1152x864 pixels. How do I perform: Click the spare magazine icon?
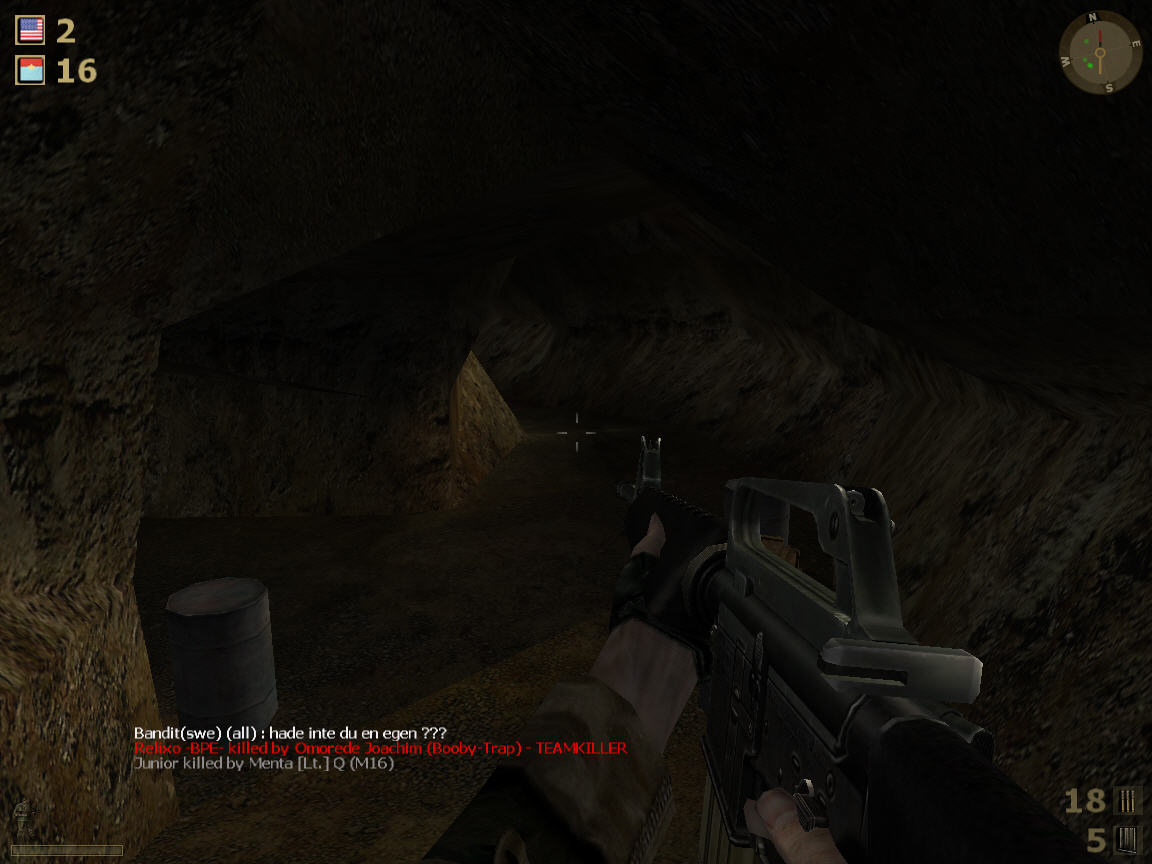1127,839
